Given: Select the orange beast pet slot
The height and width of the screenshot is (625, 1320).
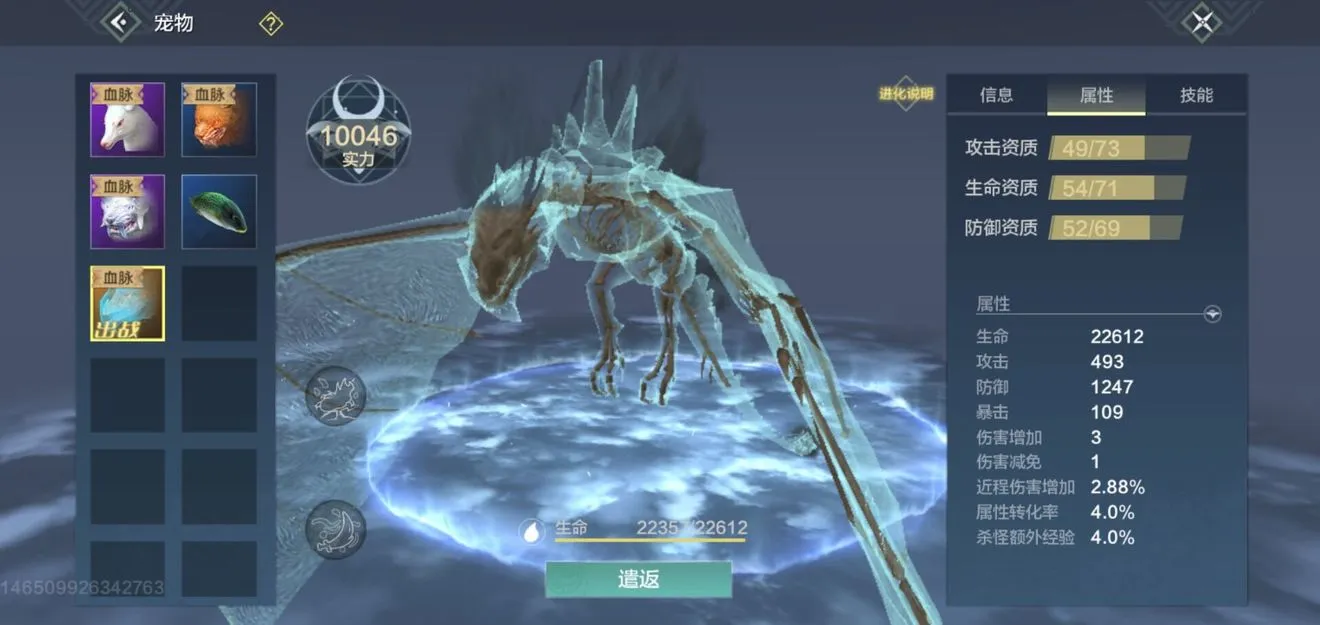Looking at the screenshot, I should (219, 120).
